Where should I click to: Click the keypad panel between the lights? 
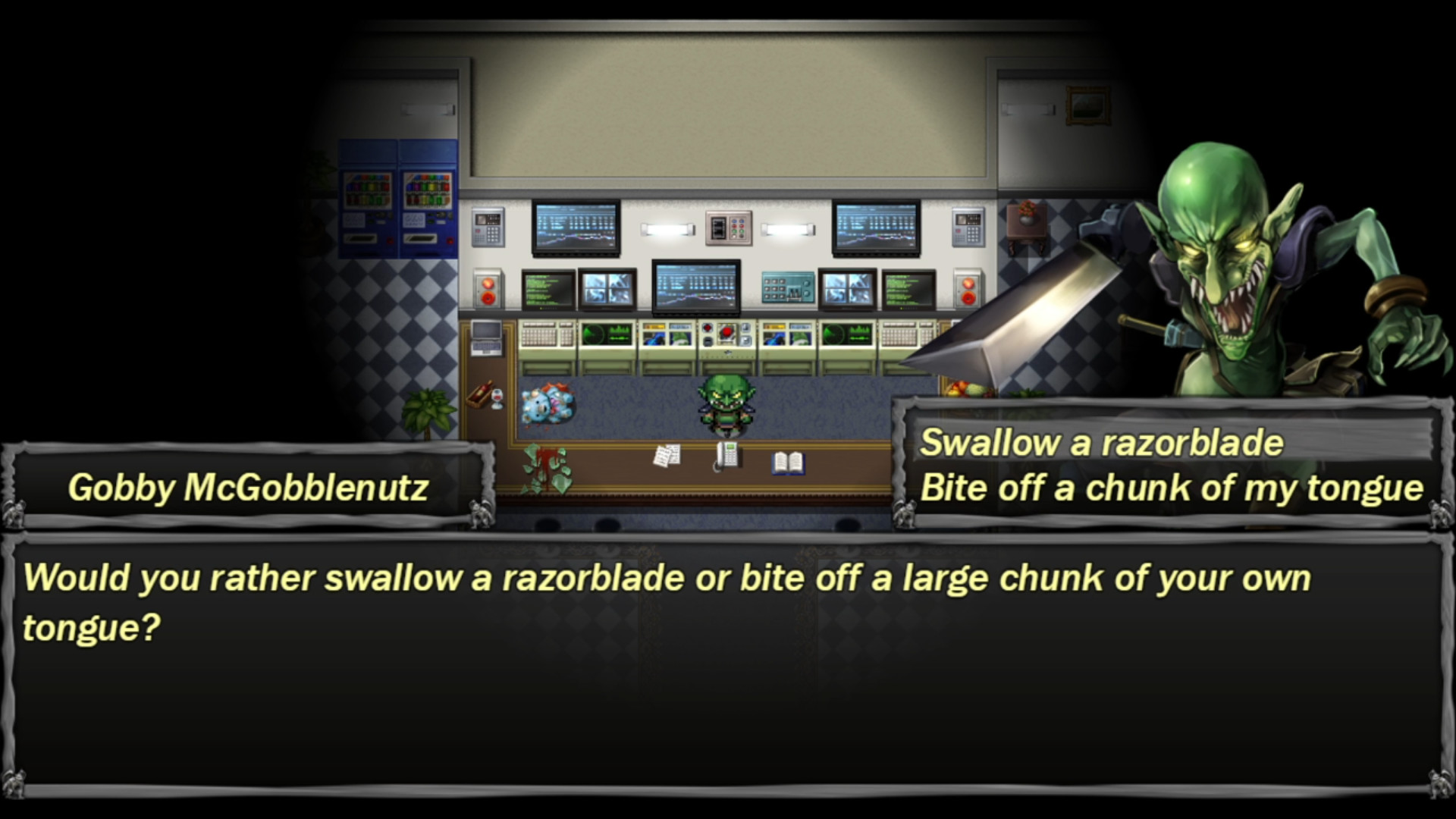(730, 227)
